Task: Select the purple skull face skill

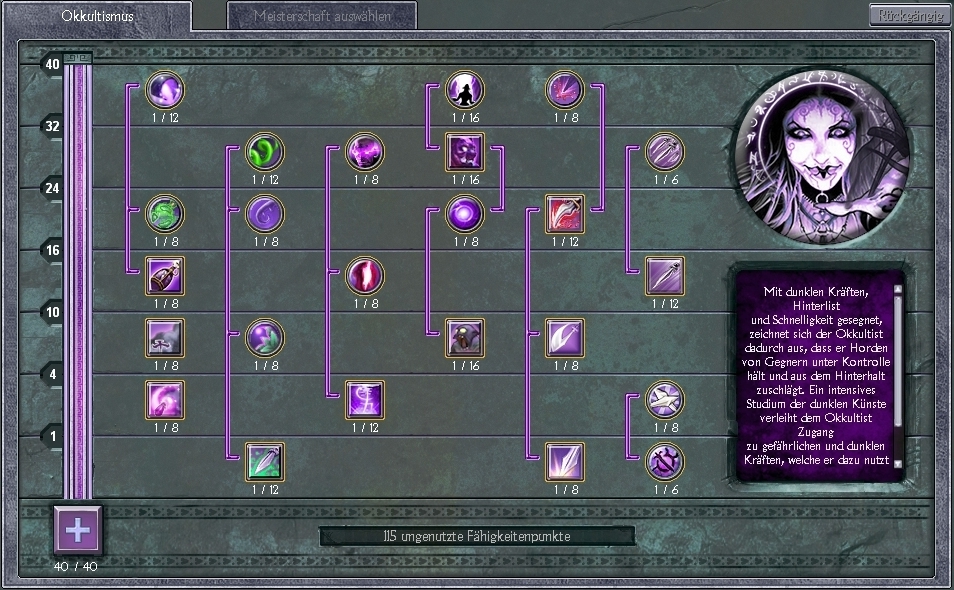Action: [465, 153]
